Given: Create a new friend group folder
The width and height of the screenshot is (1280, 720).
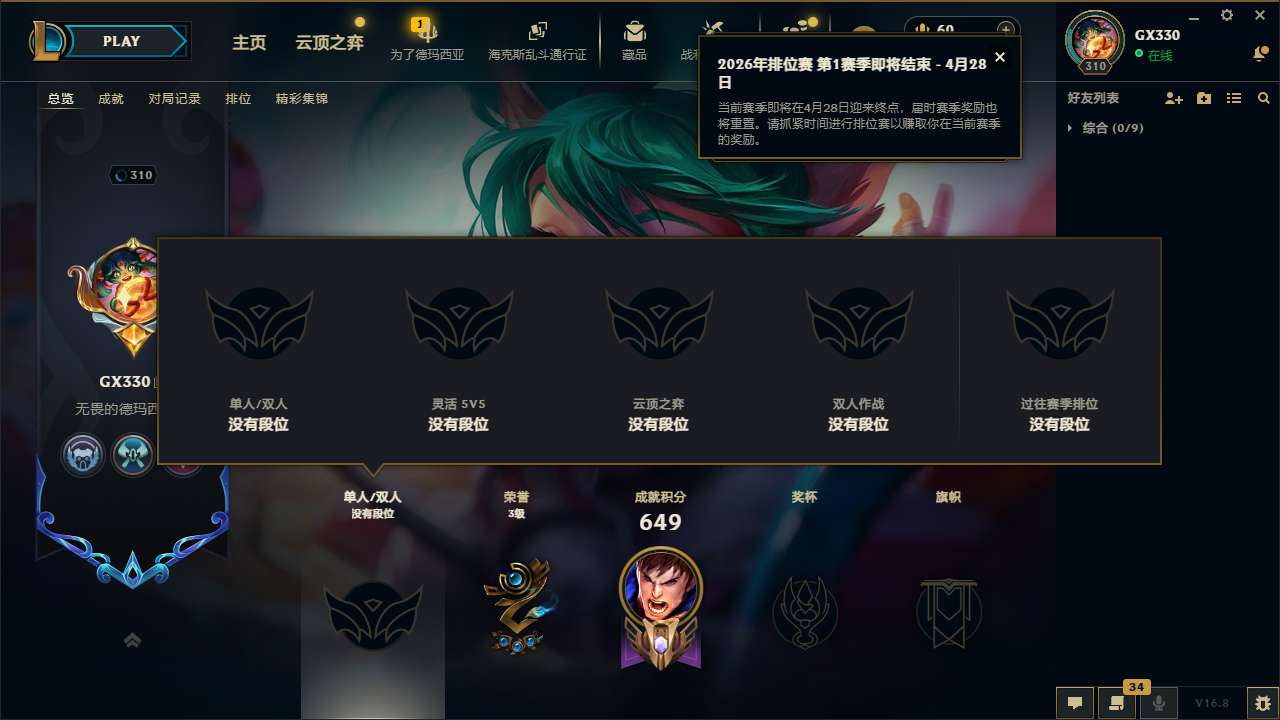Looking at the screenshot, I should [x=1203, y=97].
